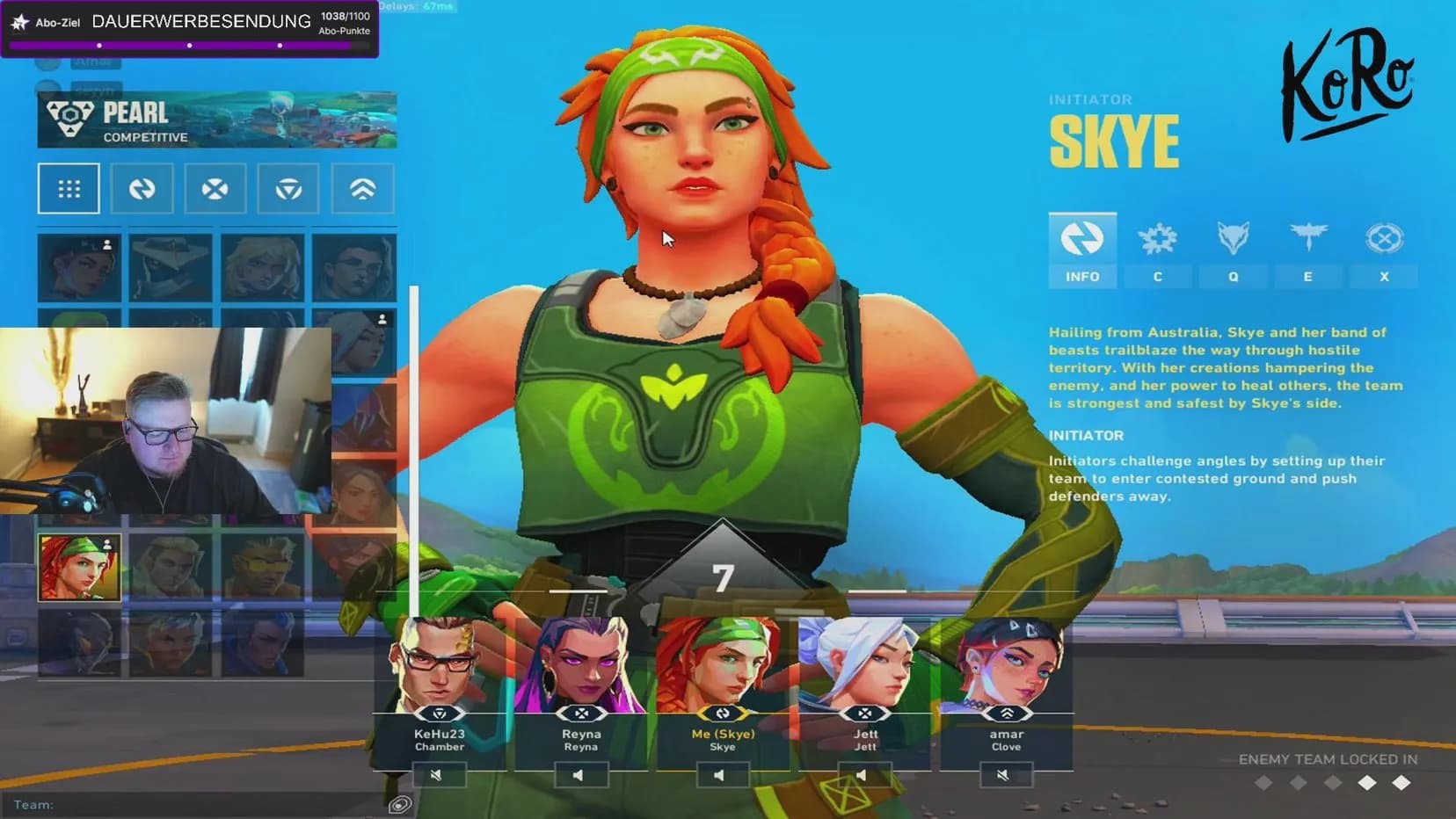Screen dimensions: 1456x819
Task: Open Skye's INFO tab
Action: pos(1082,250)
